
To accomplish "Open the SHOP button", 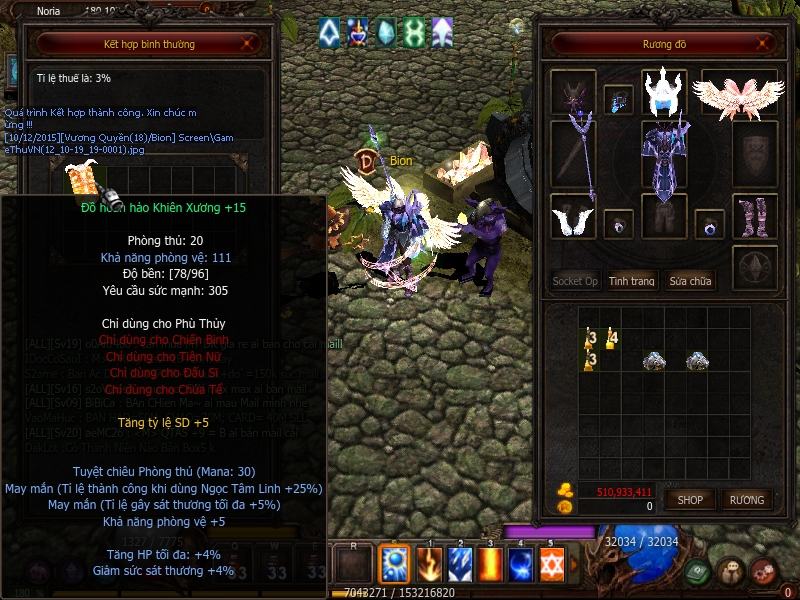I will pyautogui.click(x=690, y=499).
